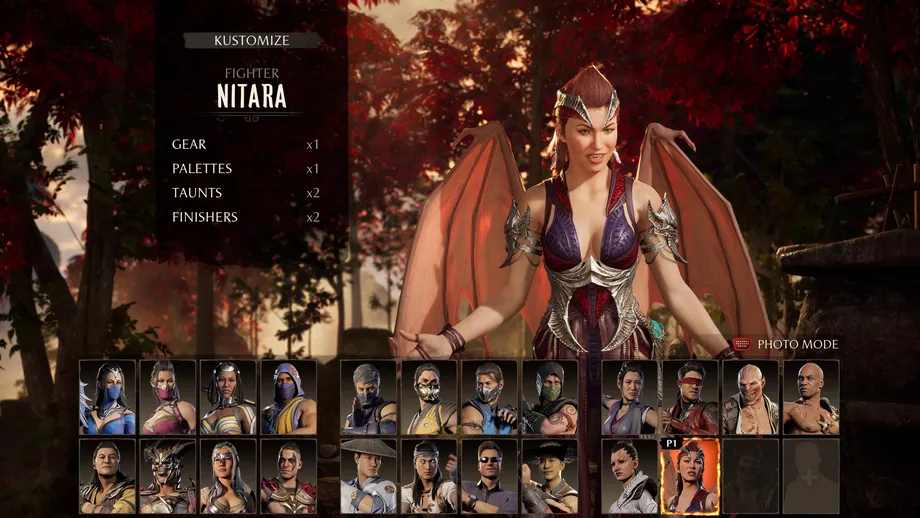Select Sub-Zero's blue fighter portrait
Image resolution: width=920 pixels, height=518 pixels.
point(489,397)
